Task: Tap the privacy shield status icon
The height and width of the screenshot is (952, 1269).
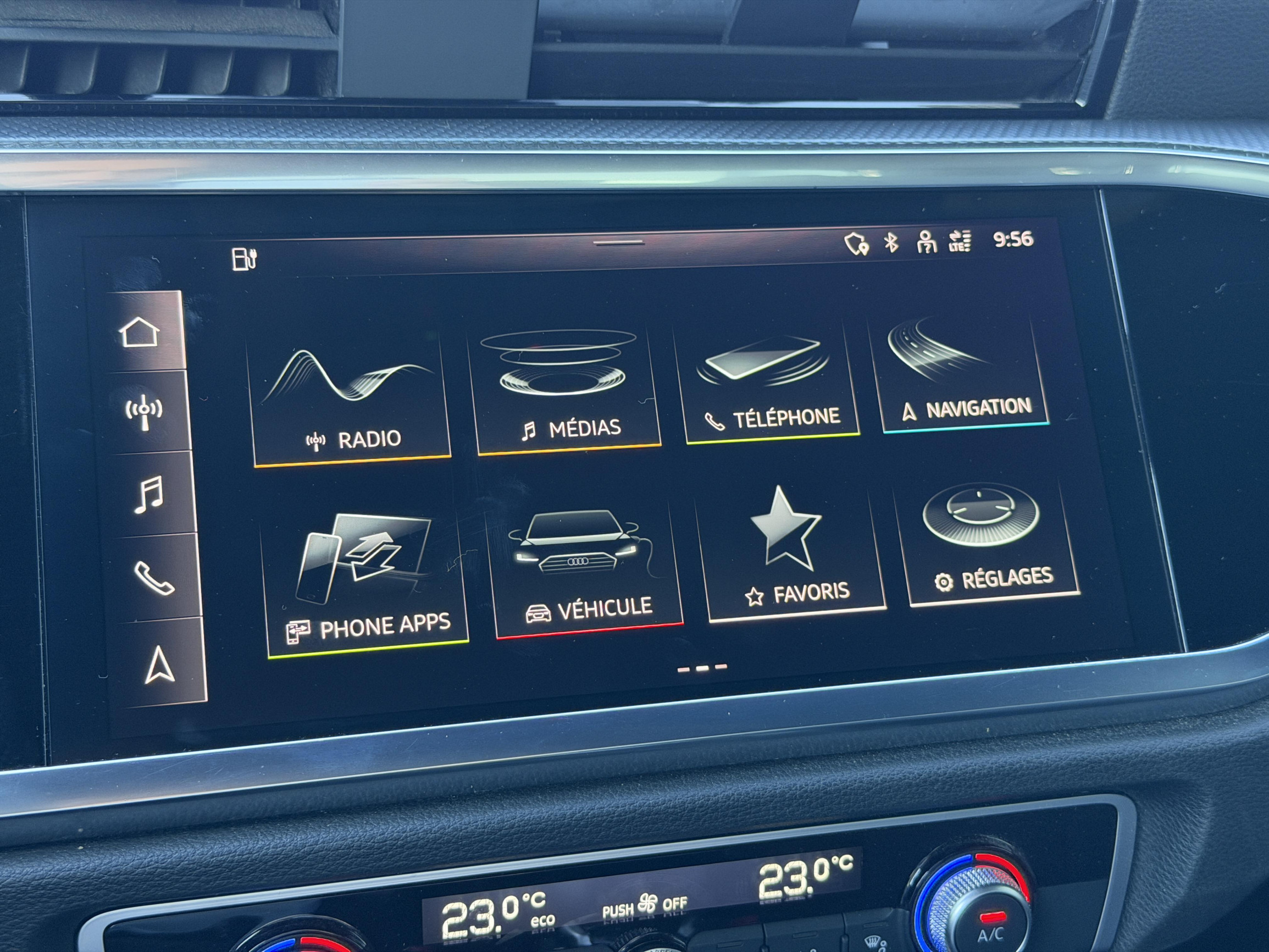Action: [856, 244]
